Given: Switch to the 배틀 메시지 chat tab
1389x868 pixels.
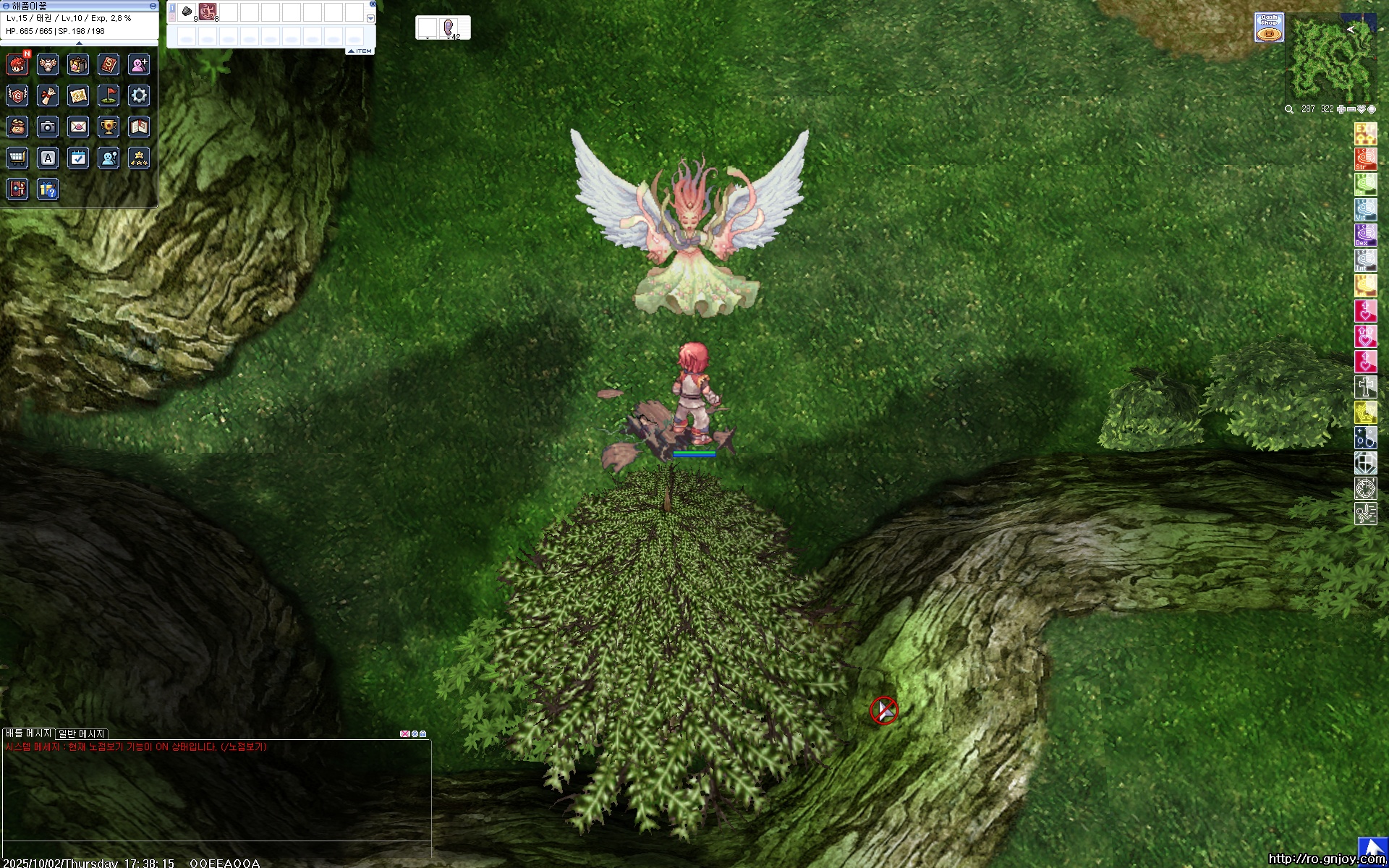Looking at the screenshot, I should click(28, 733).
